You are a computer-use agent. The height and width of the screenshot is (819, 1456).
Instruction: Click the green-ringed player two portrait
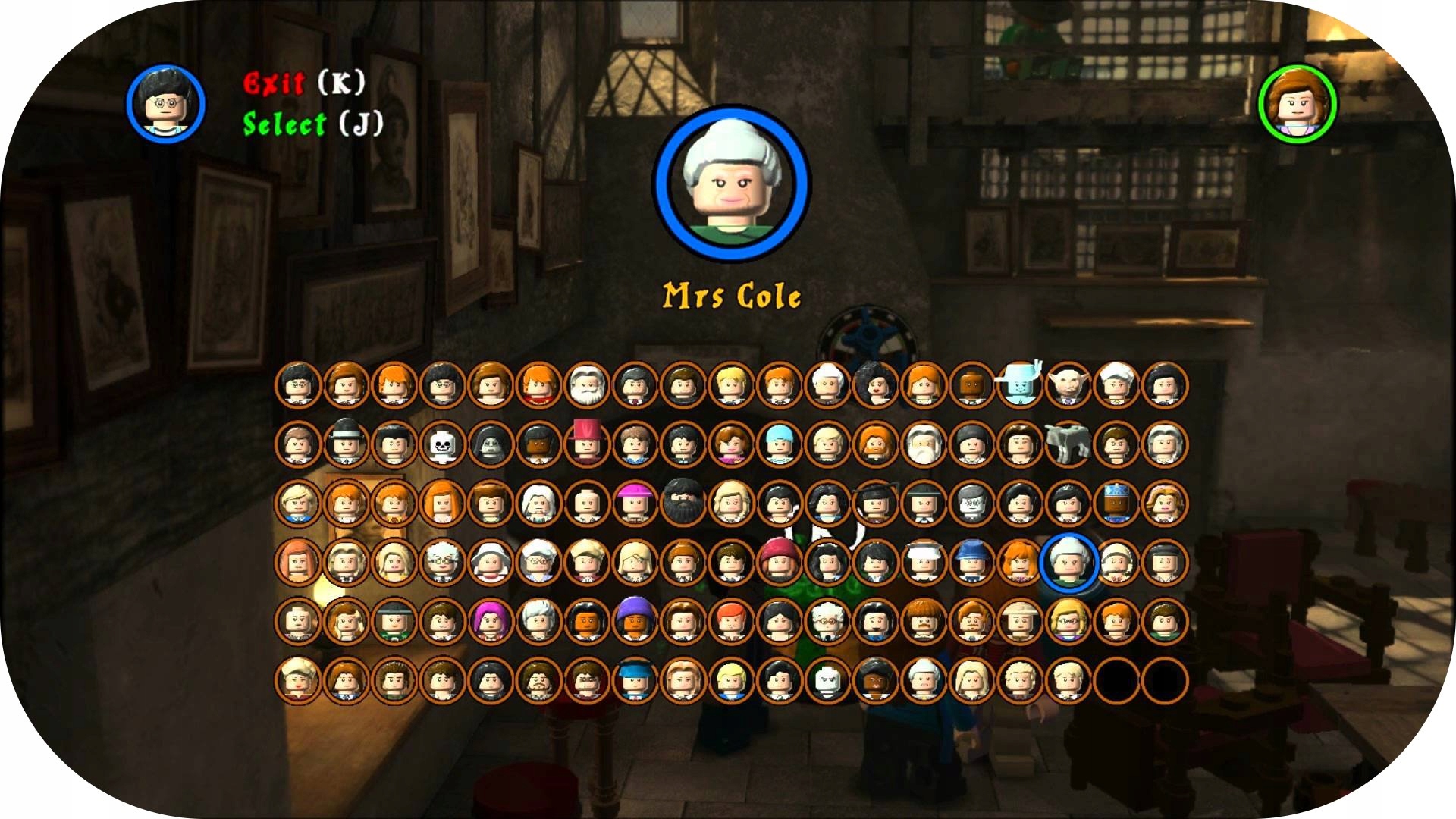click(1297, 104)
